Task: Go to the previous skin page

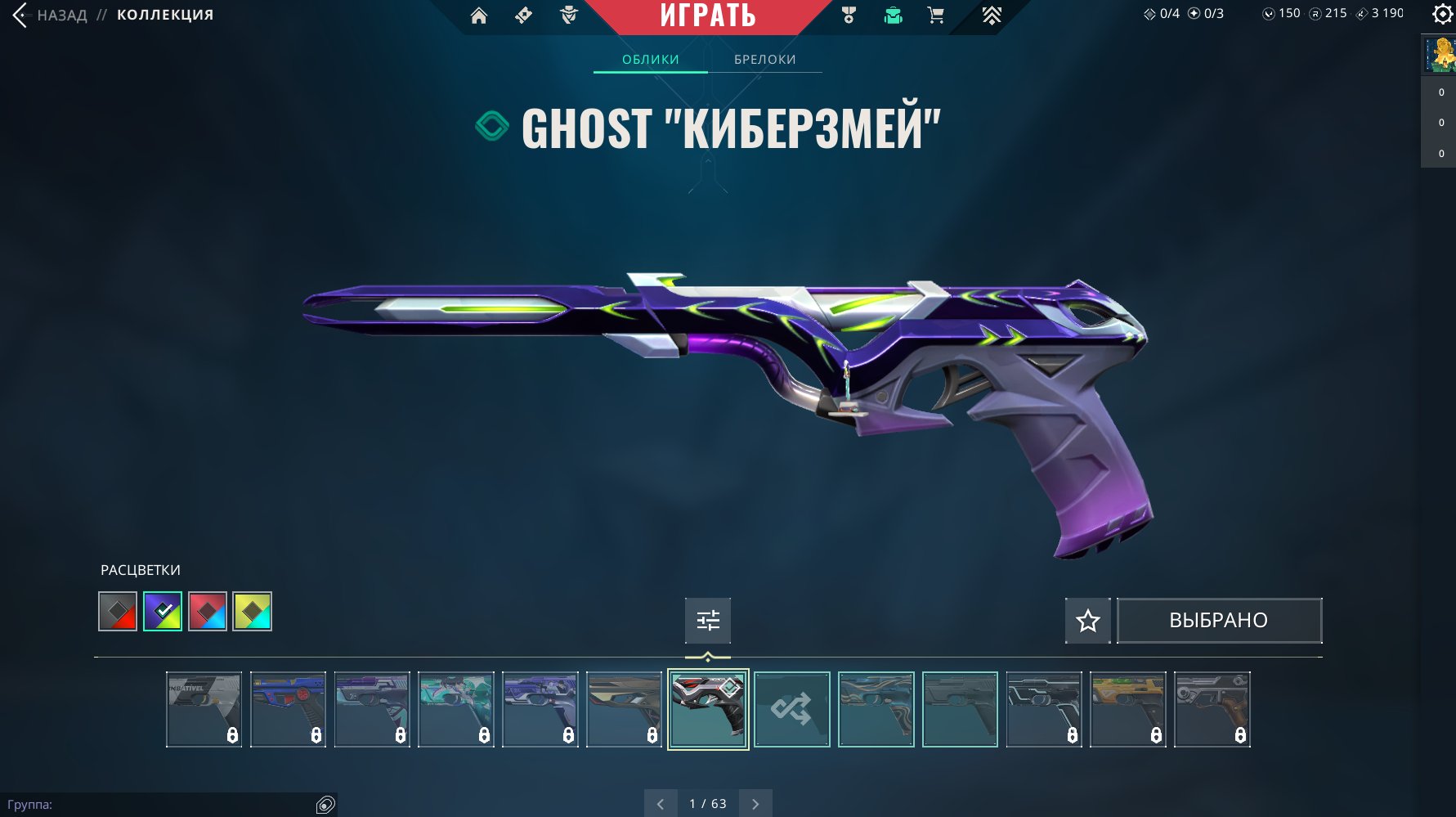Action: point(661,804)
